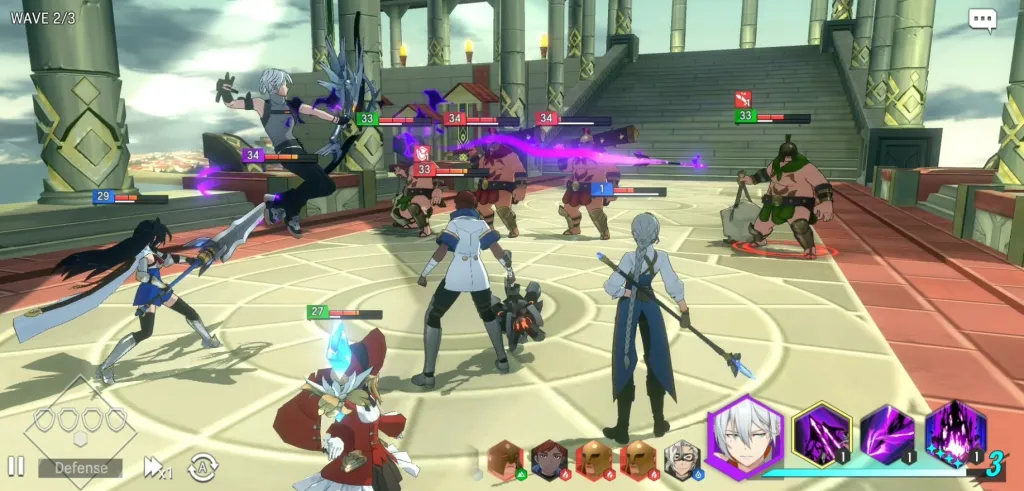Pick the dark-haired fire character turn portrait
Image resolution: width=1024 pixels, height=491 pixels.
coord(548,459)
